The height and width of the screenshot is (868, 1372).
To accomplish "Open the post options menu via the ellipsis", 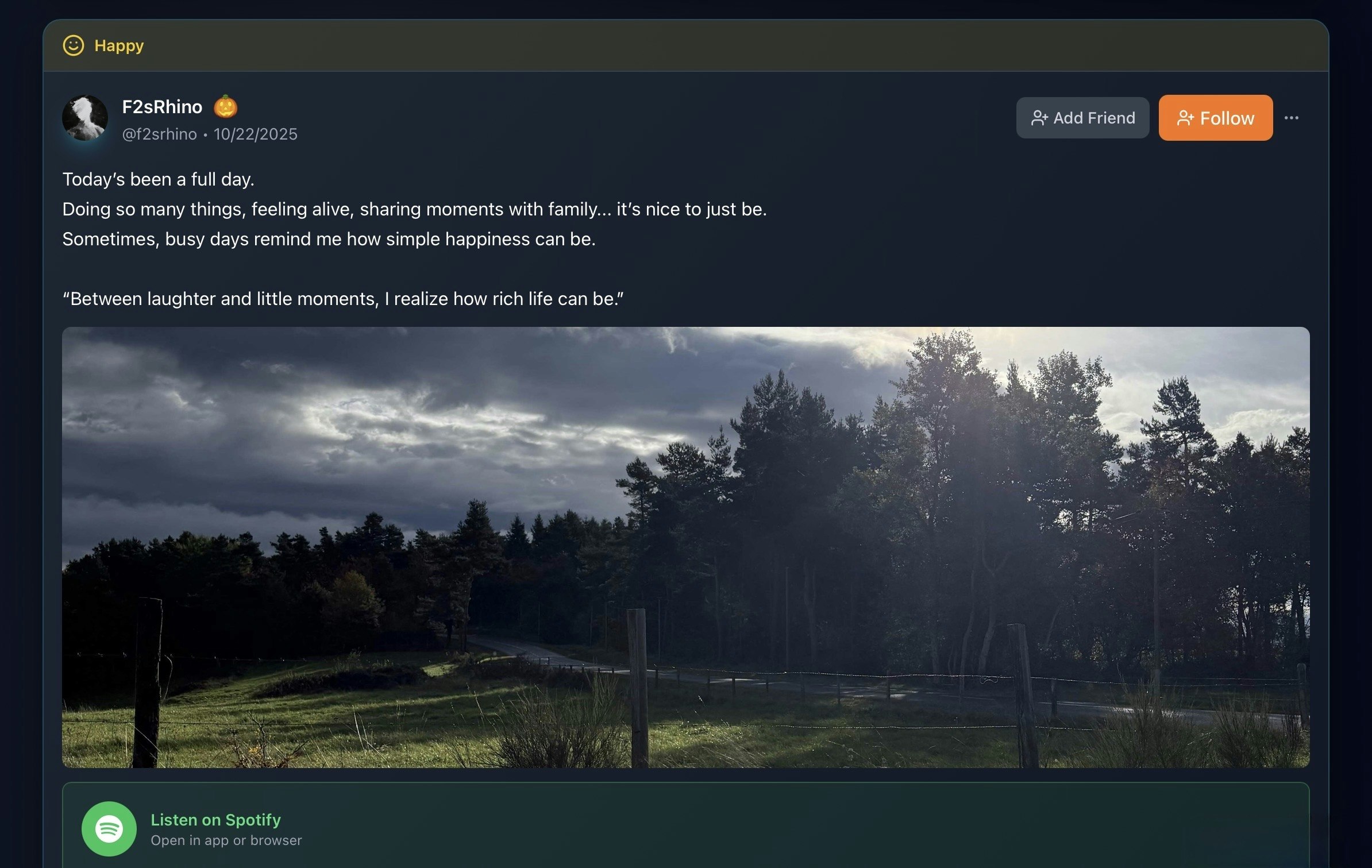I will (1292, 117).
